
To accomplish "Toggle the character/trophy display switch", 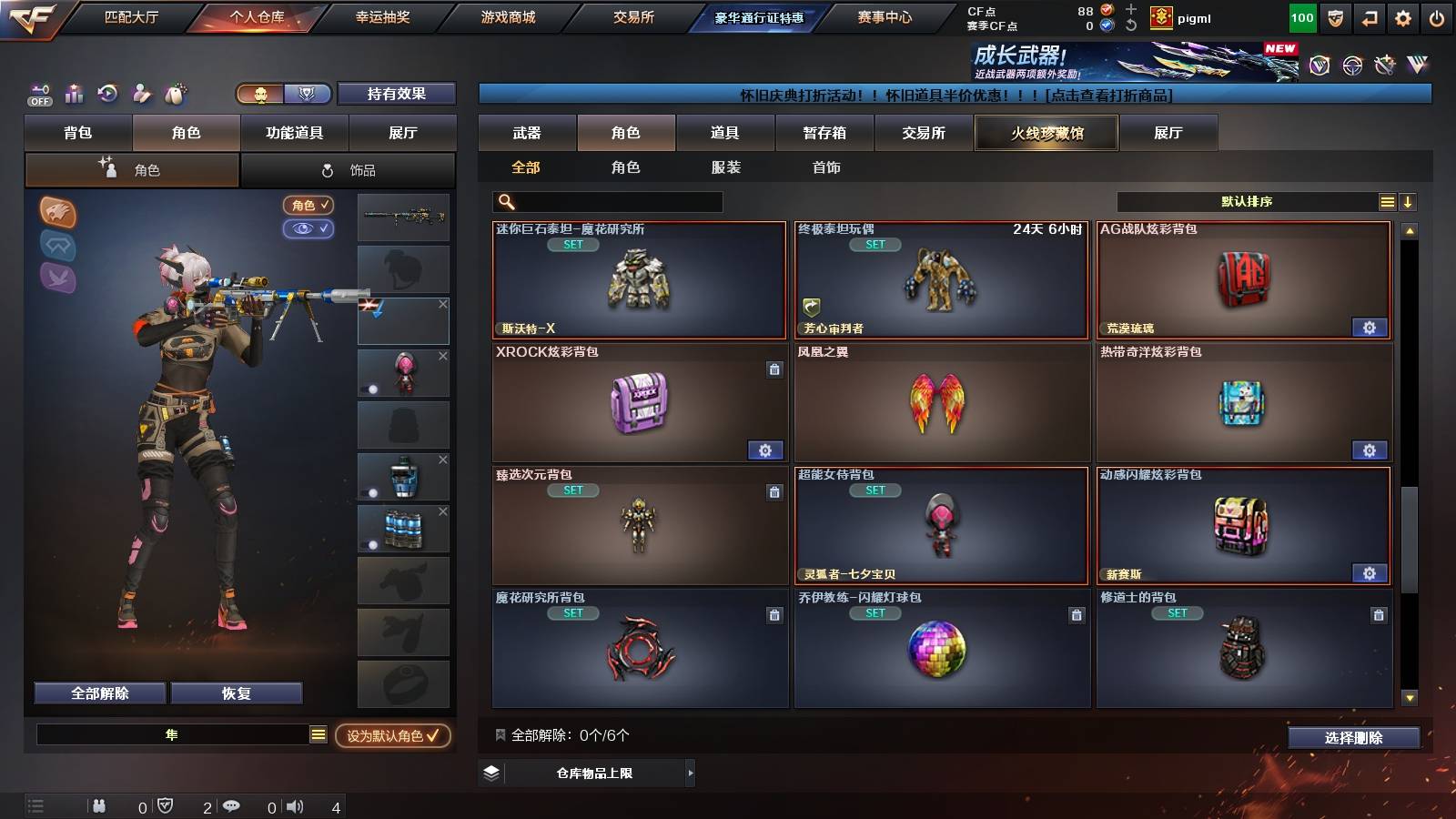I will point(282,94).
